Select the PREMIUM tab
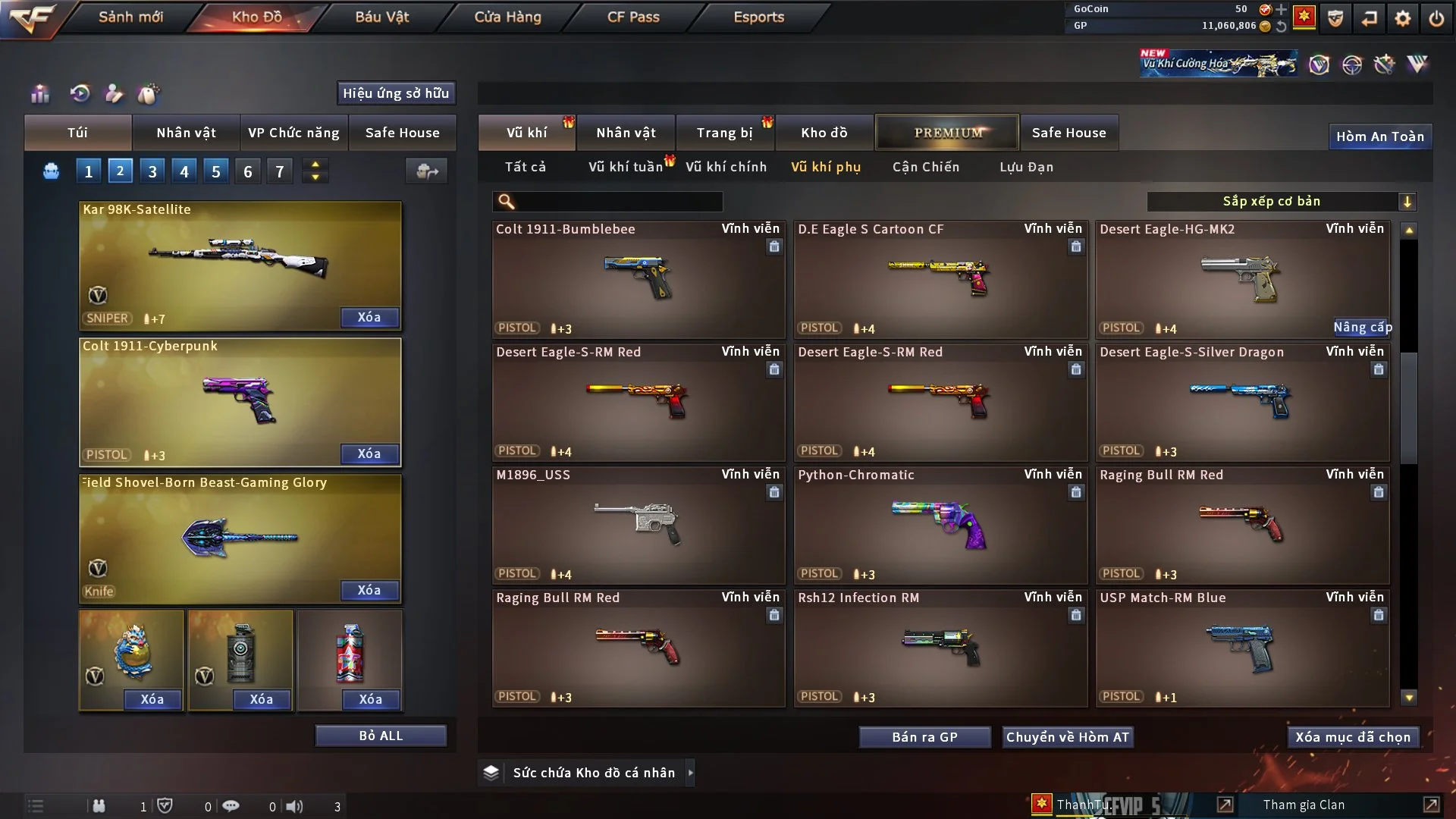1456x819 pixels. (x=947, y=133)
